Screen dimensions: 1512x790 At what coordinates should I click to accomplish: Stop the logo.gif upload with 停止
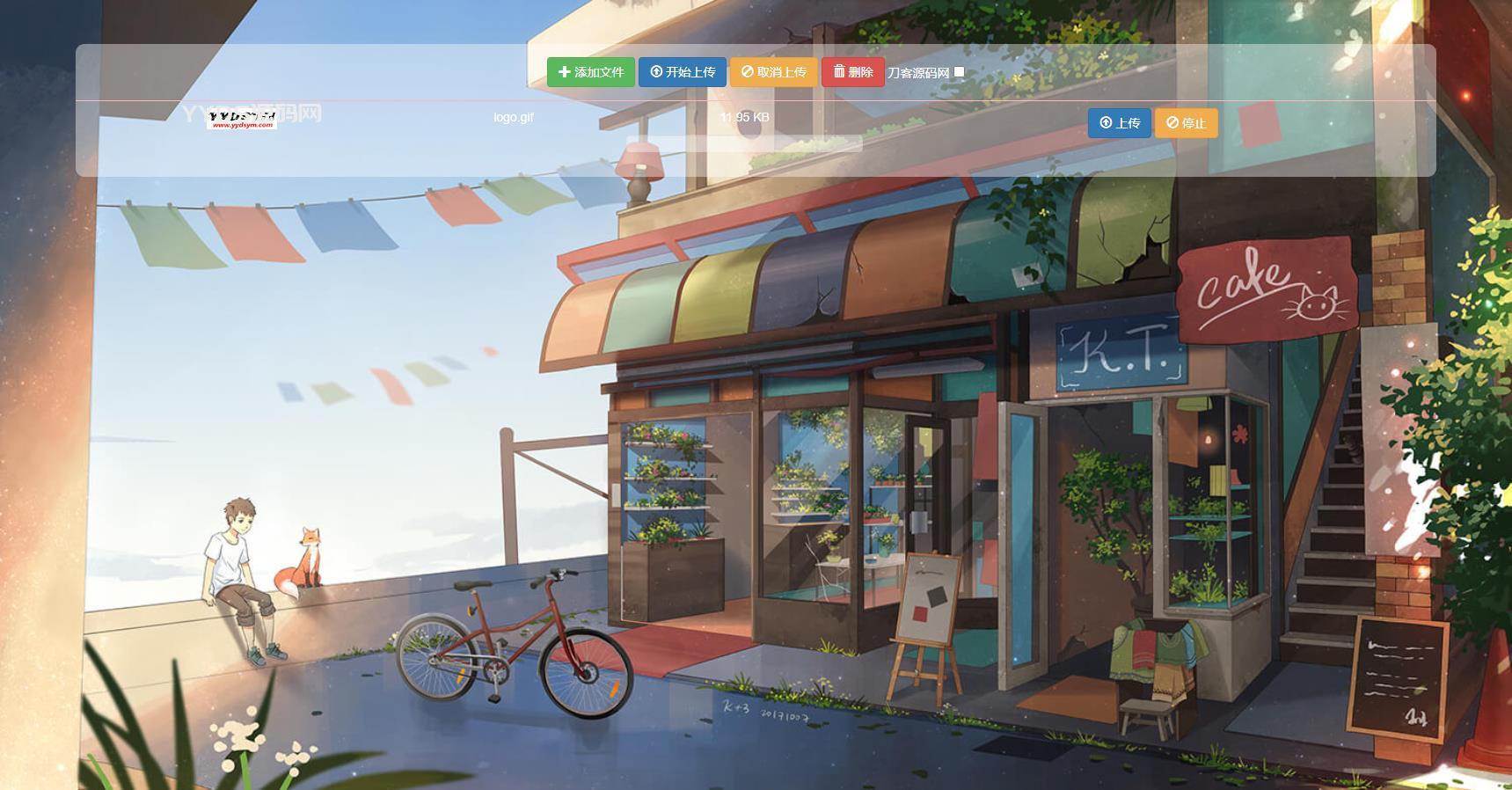(x=1186, y=123)
